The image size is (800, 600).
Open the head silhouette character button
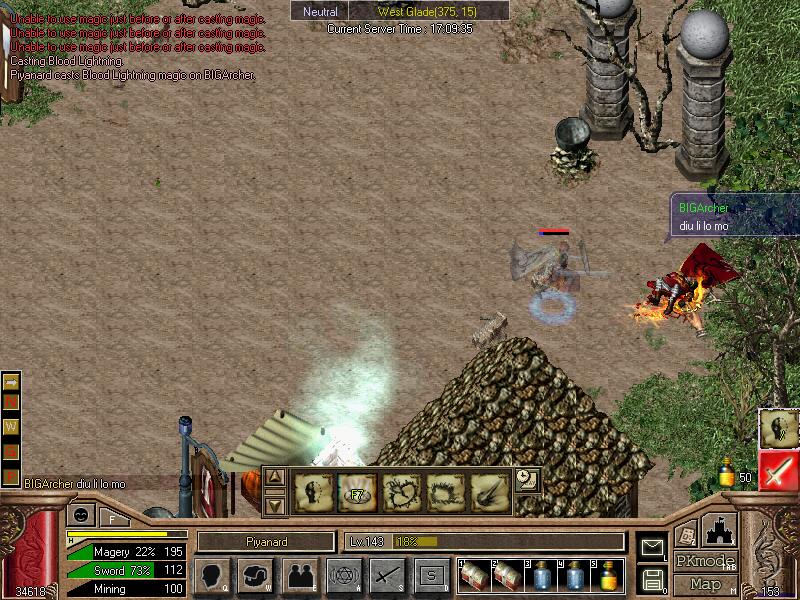click(x=212, y=576)
